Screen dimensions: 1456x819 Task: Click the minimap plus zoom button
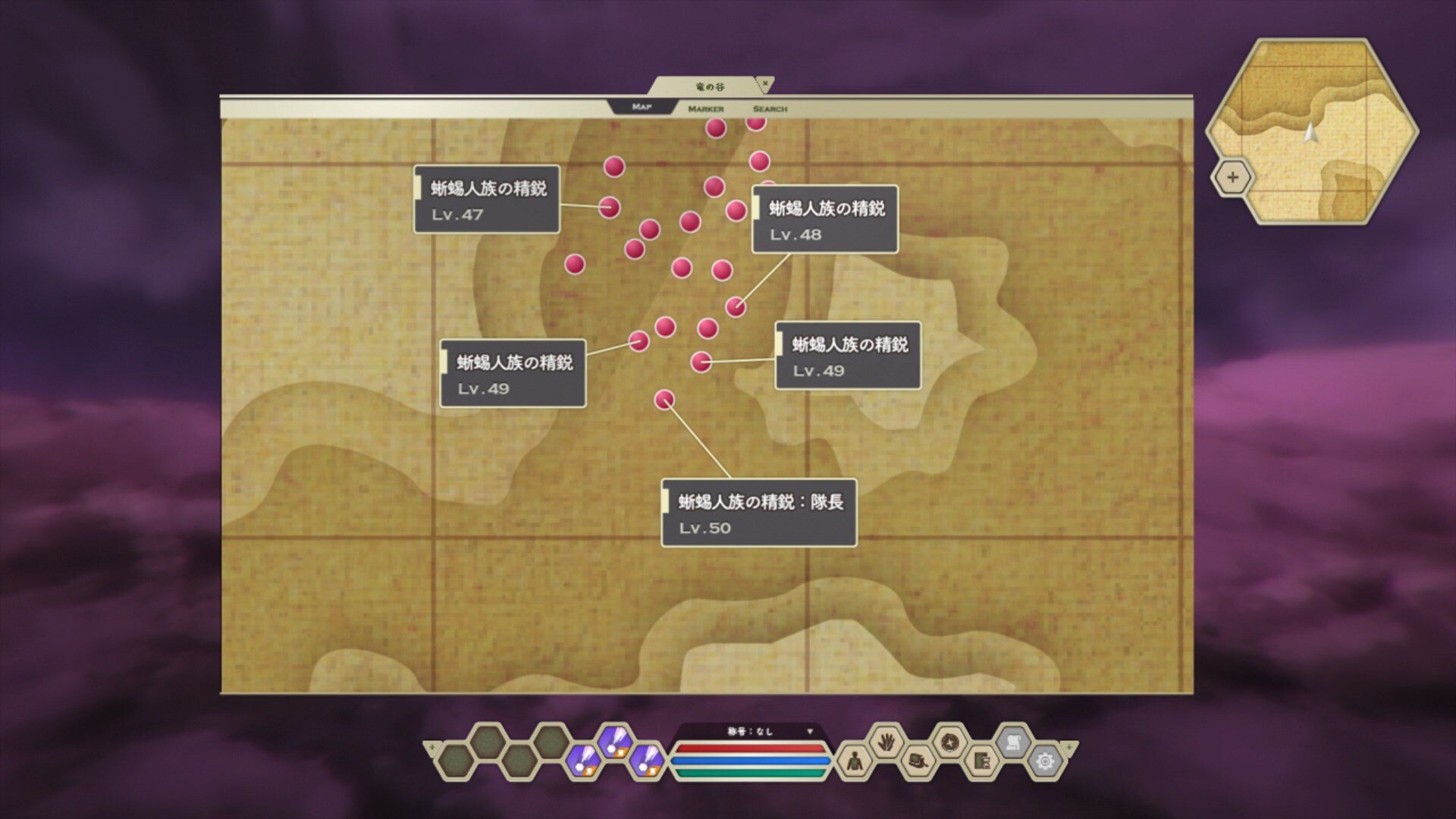pos(1232,177)
